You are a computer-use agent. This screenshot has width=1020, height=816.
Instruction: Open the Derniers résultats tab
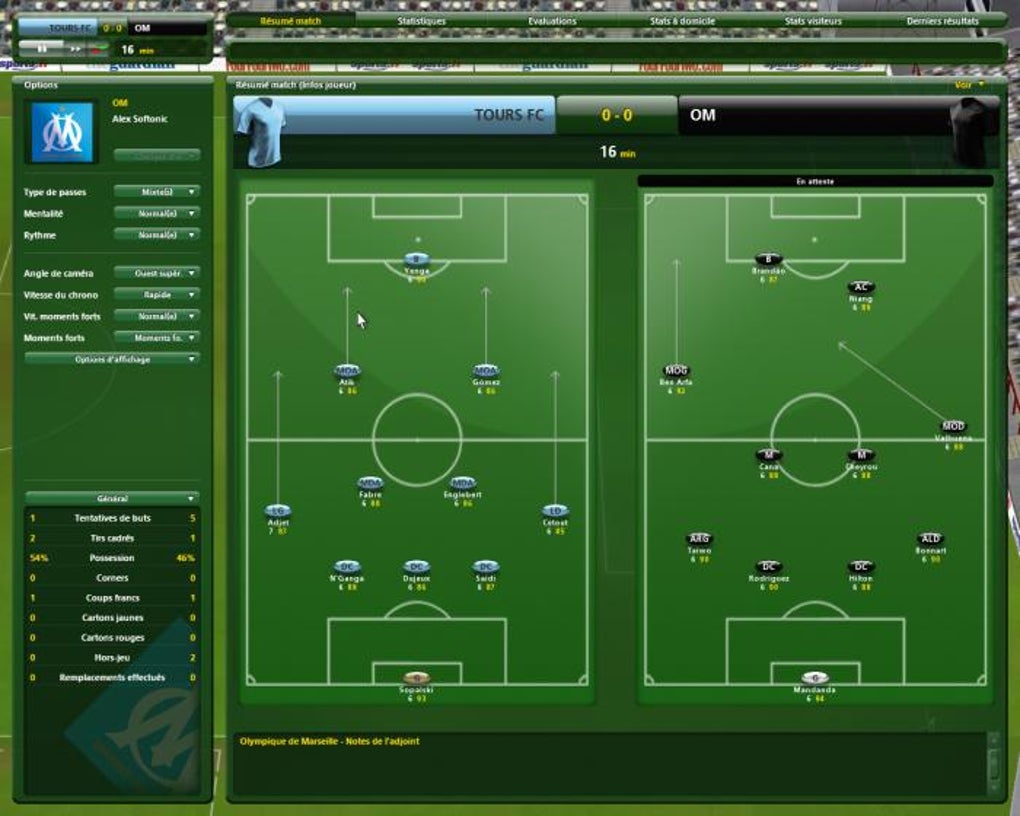point(942,21)
